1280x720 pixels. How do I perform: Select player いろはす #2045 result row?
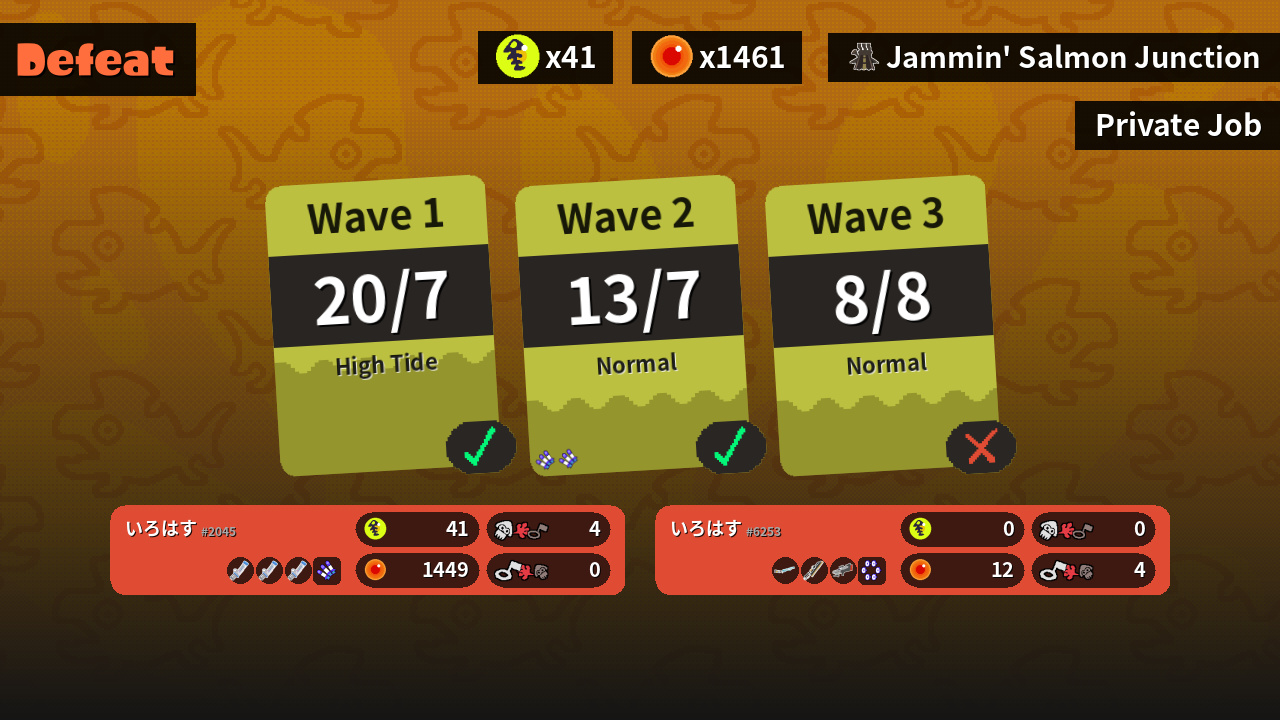pos(367,550)
